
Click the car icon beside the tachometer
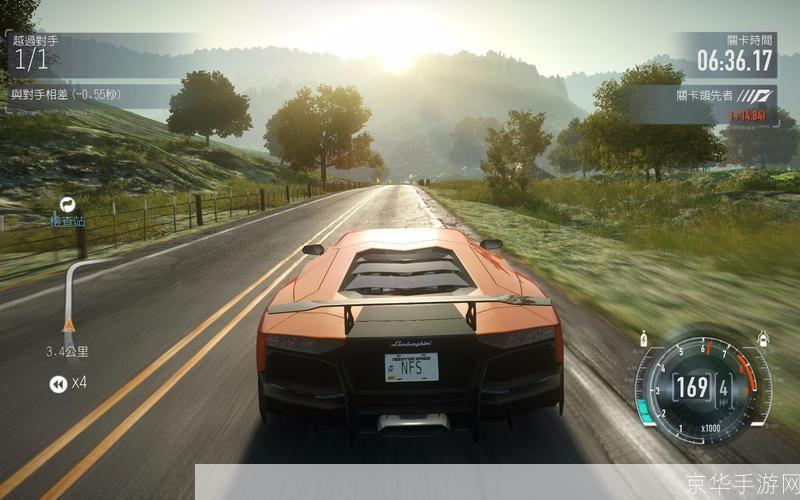pyautogui.click(x=762, y=338)
